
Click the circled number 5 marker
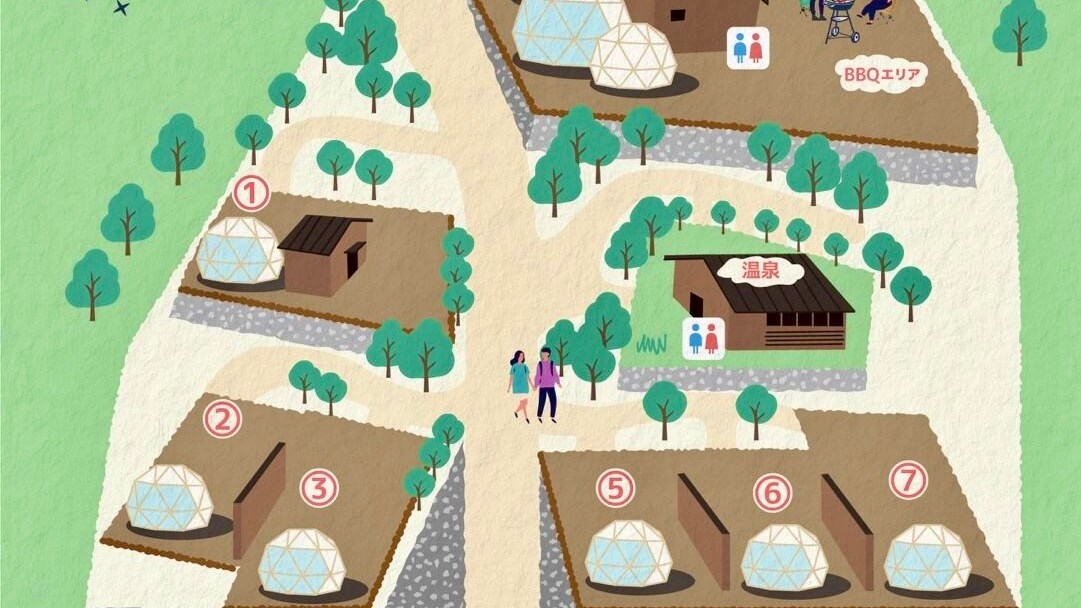point(616,488)
